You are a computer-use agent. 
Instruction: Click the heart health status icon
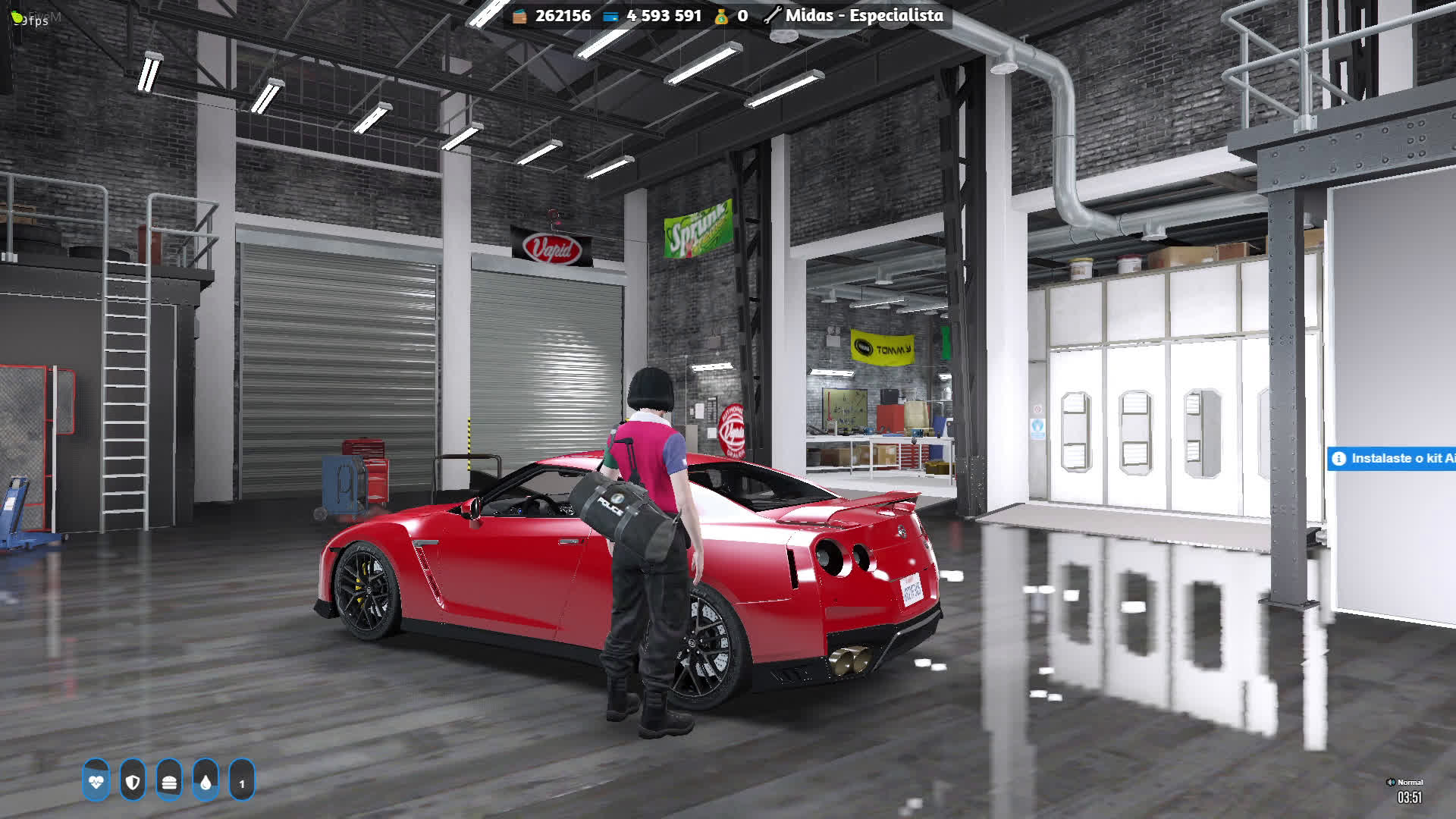[96, 780]
